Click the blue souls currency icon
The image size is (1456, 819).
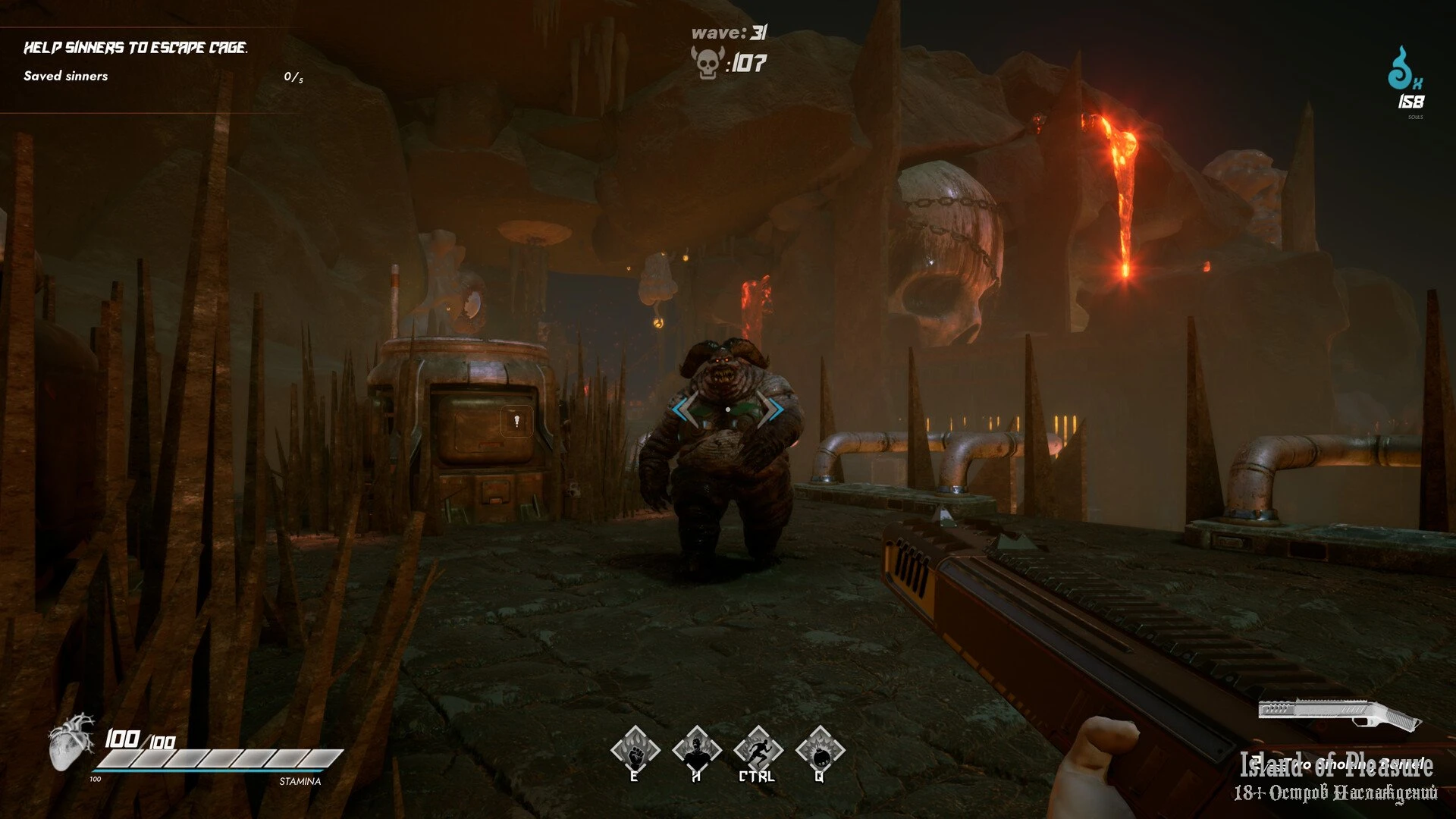(x=1404, y=71)
